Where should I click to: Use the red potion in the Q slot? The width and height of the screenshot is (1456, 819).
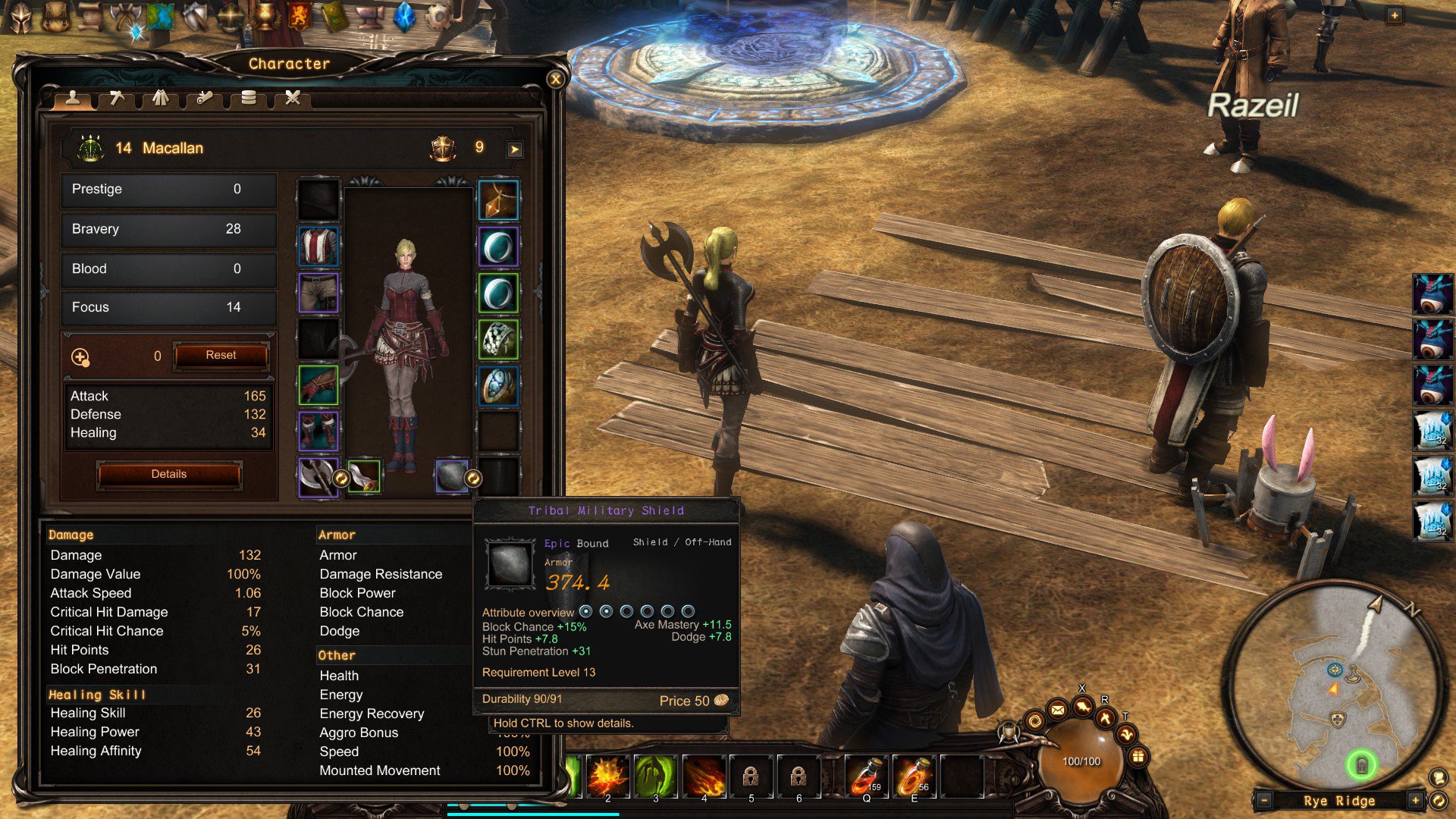coord(866,776)
